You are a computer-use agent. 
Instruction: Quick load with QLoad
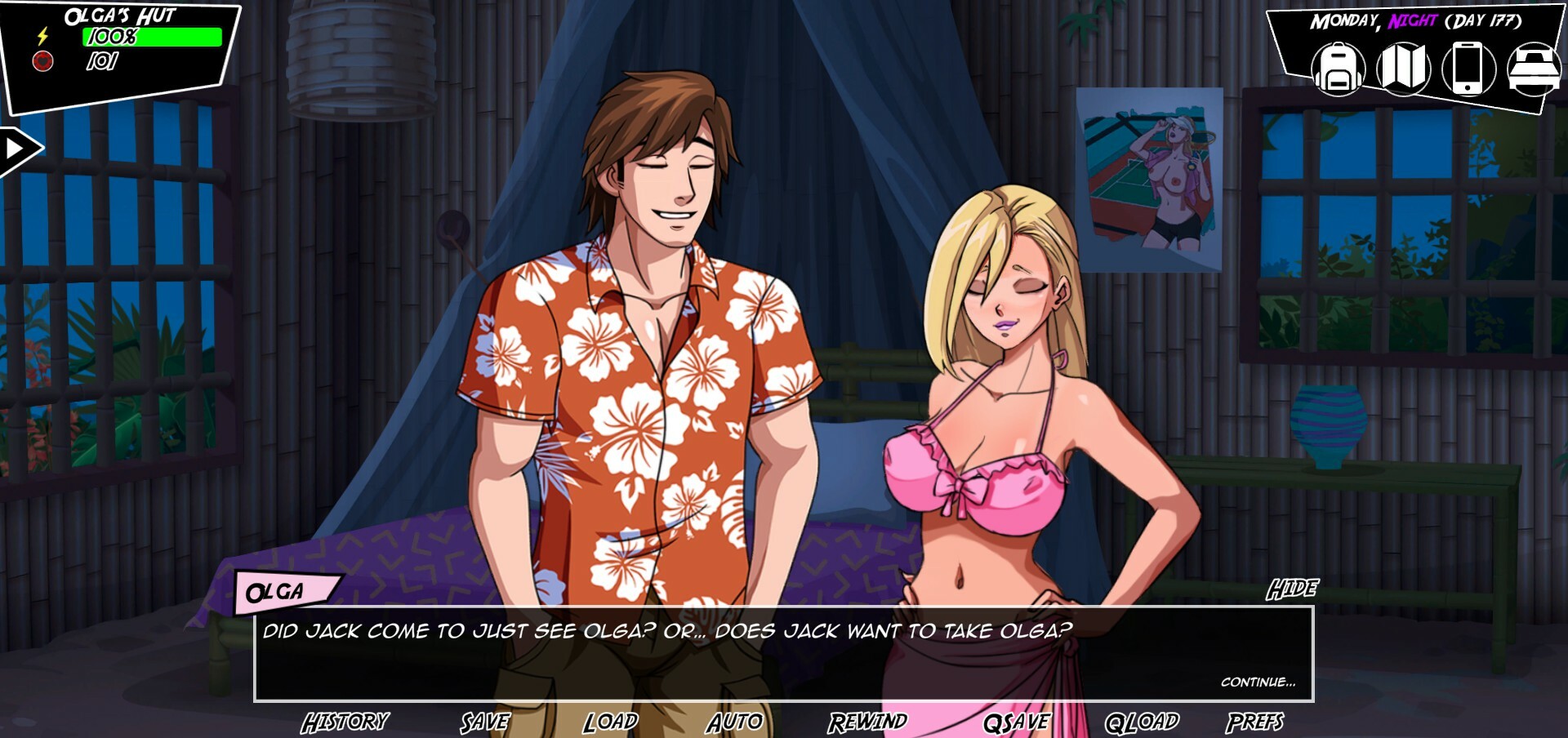[1142, 722]
